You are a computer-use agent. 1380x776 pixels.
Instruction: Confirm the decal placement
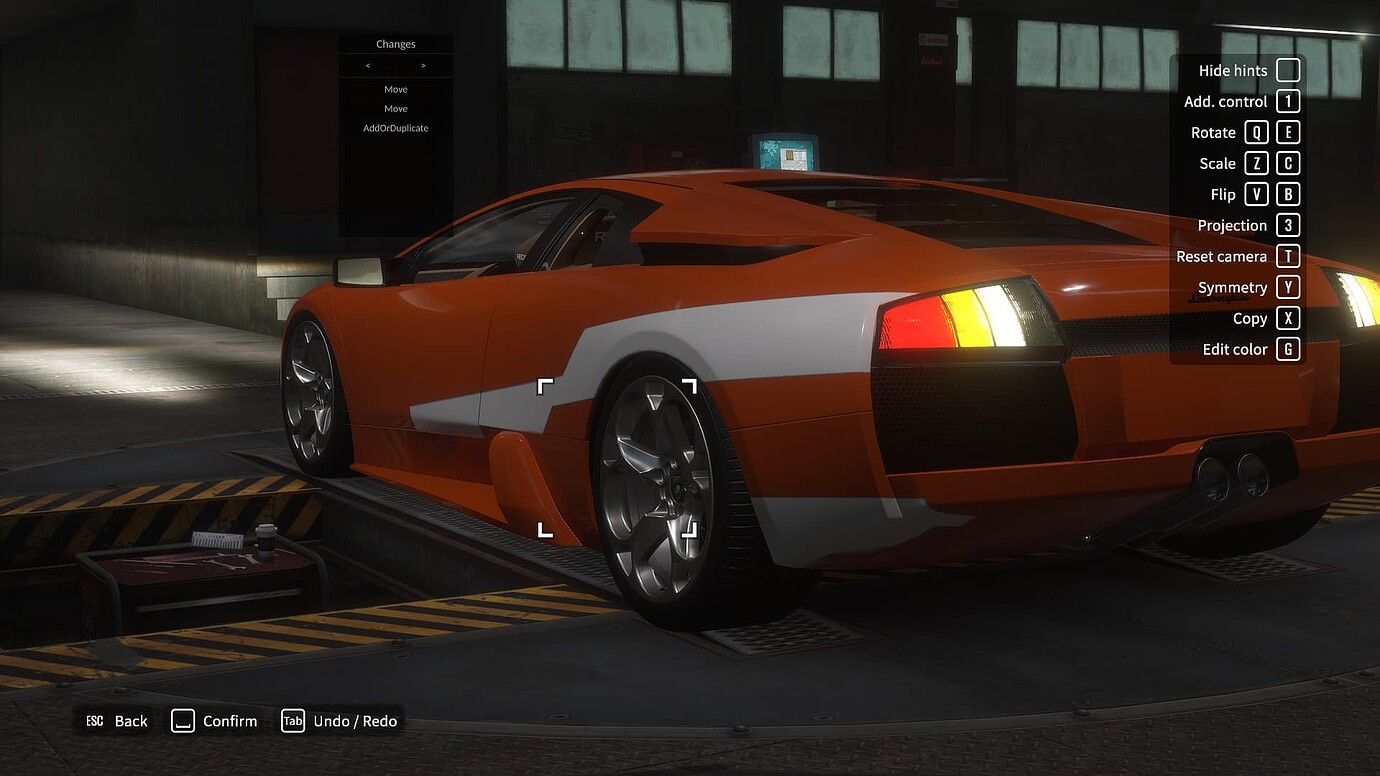[215, 721]
